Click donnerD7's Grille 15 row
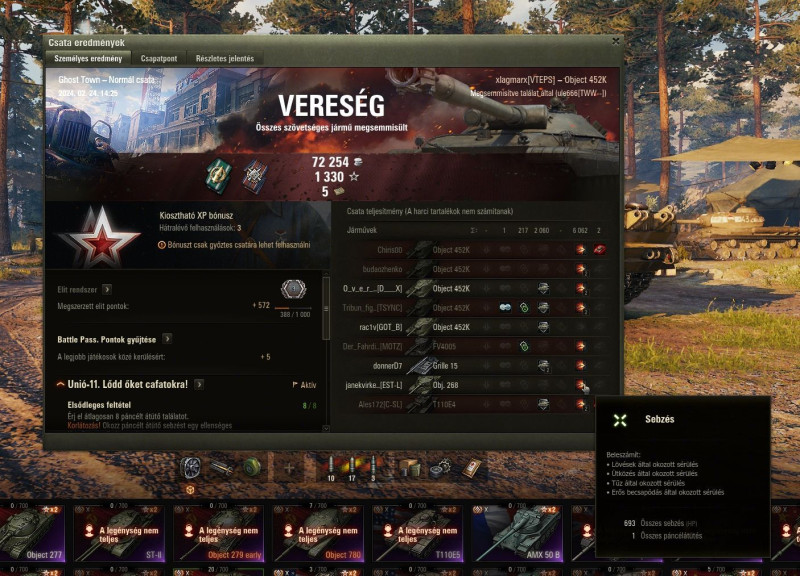Image resolution: width=800 pixels, height=576 pixels. 470,366
